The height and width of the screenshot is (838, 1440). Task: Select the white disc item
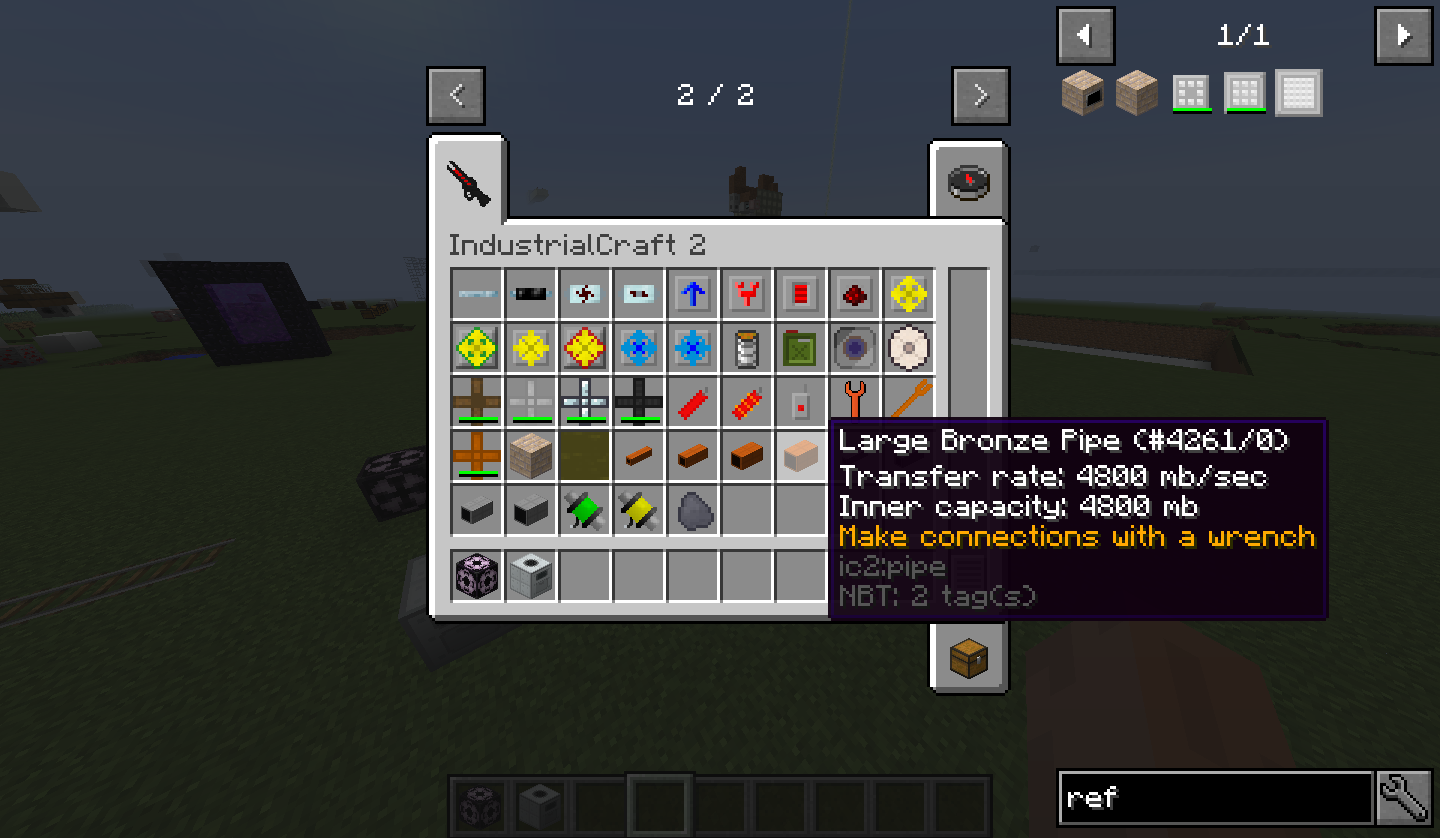click(909, 348)
